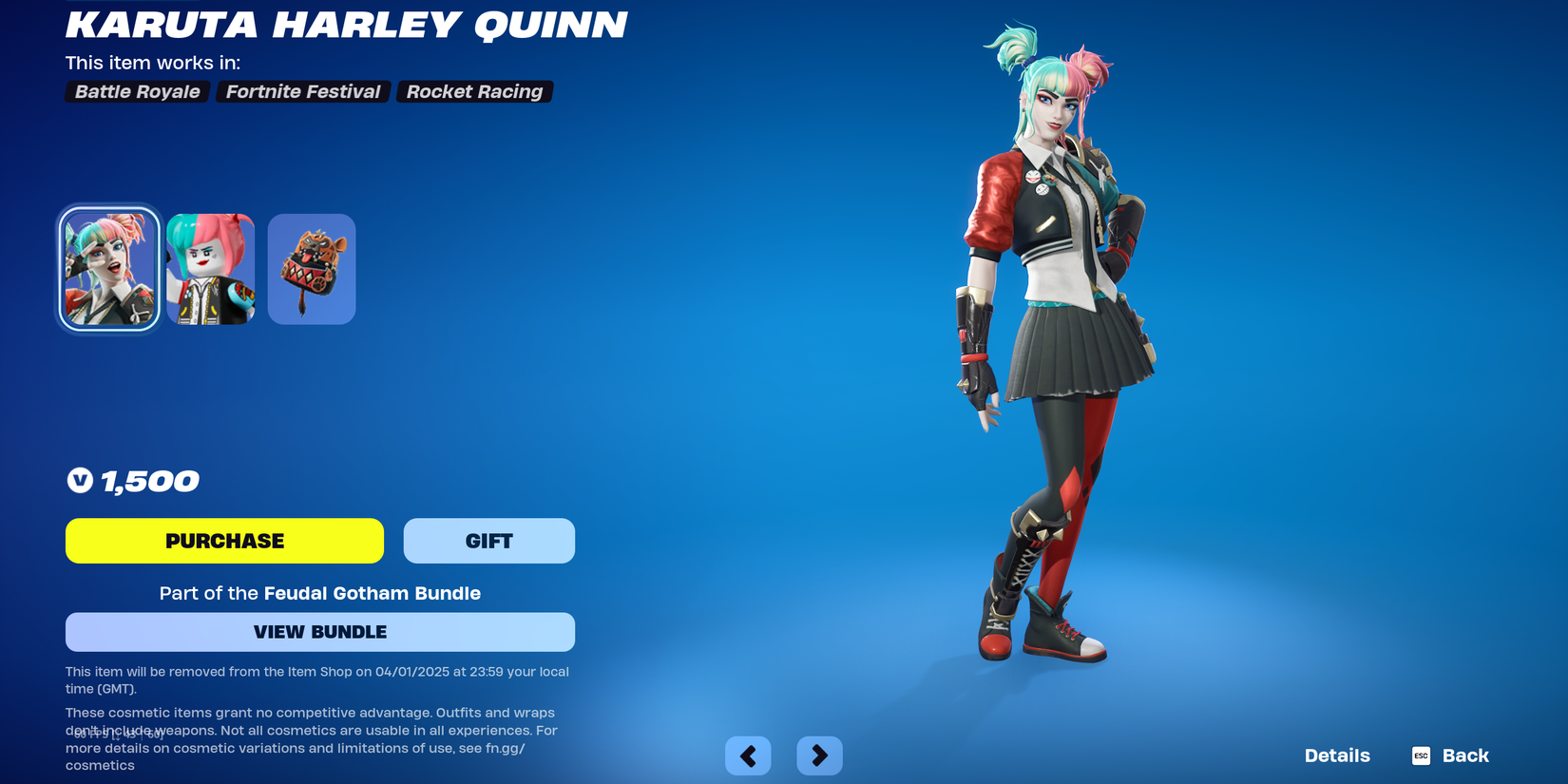The height and width of the screenshot is (784, 1568).
Task: Click the PURCHASE button
Action: click(x=224, y=540)
